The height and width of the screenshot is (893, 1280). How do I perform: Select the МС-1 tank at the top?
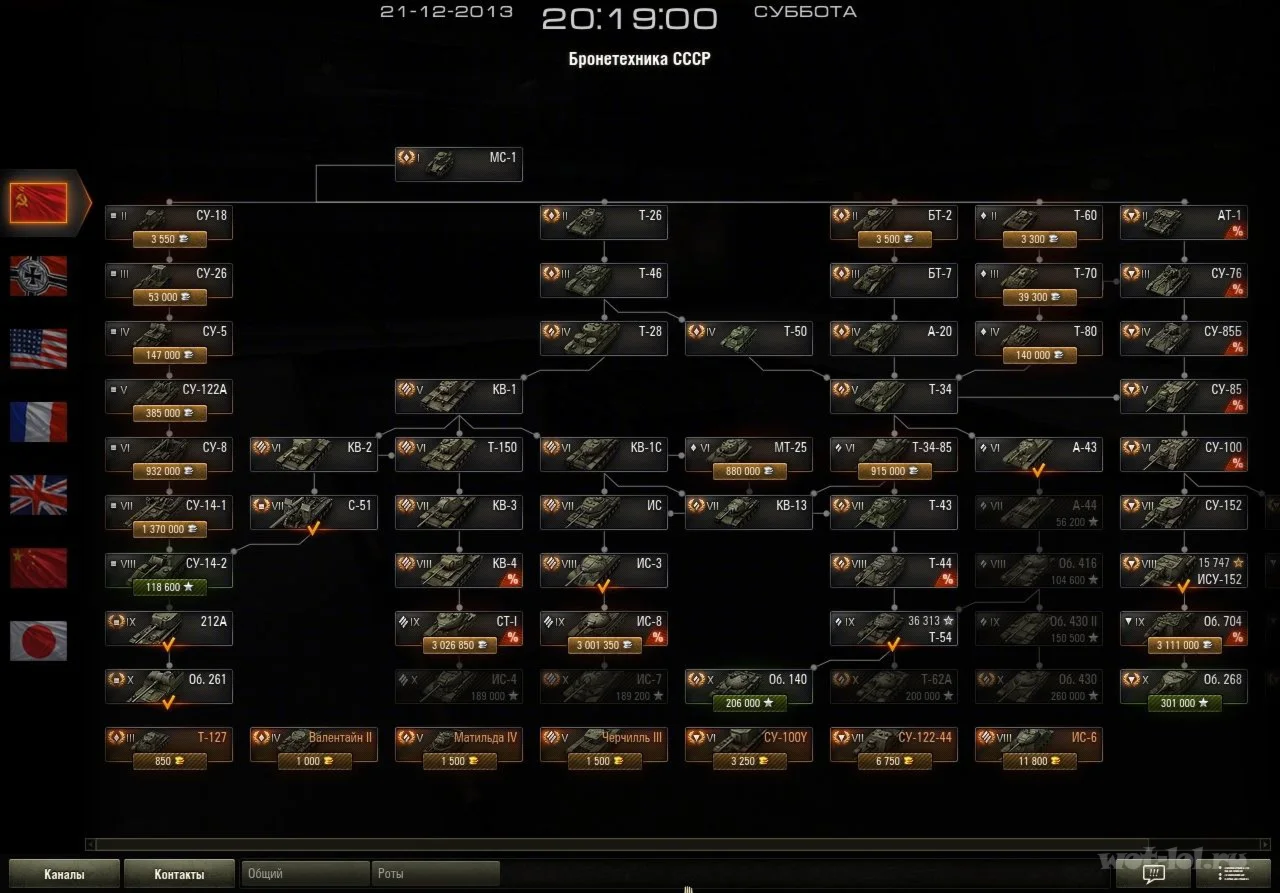tap(459, 163)
